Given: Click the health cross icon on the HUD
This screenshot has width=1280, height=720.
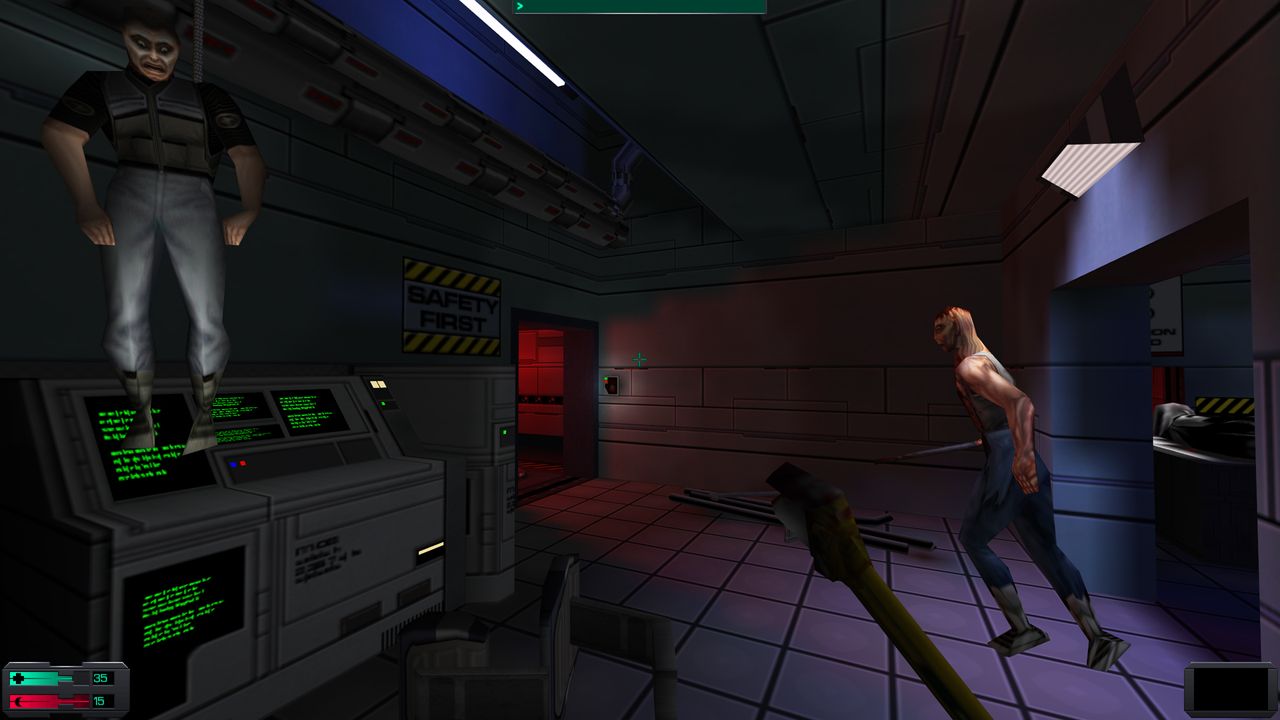Looking at the screenshot, I should [x=18, y=677].
